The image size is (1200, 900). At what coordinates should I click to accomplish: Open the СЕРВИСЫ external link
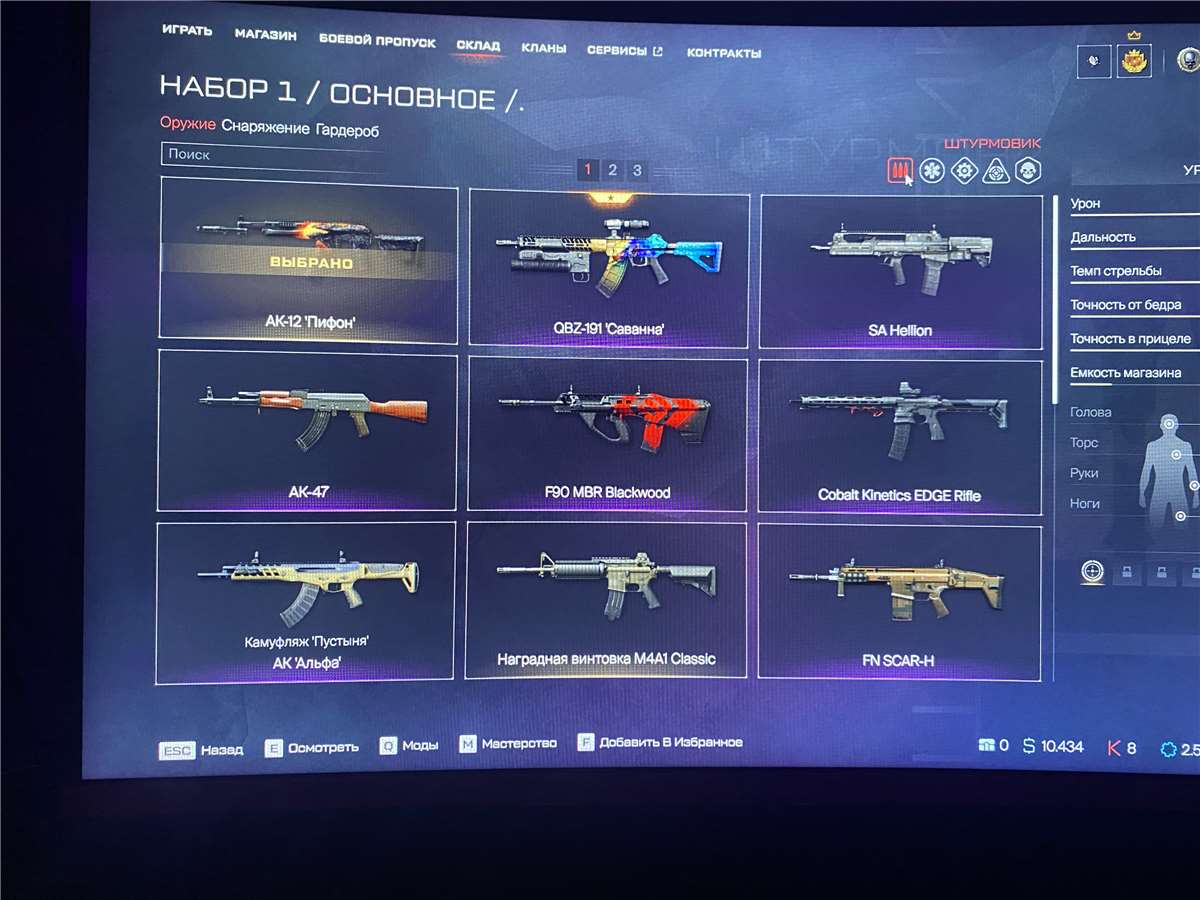click(x=624, y=51)
